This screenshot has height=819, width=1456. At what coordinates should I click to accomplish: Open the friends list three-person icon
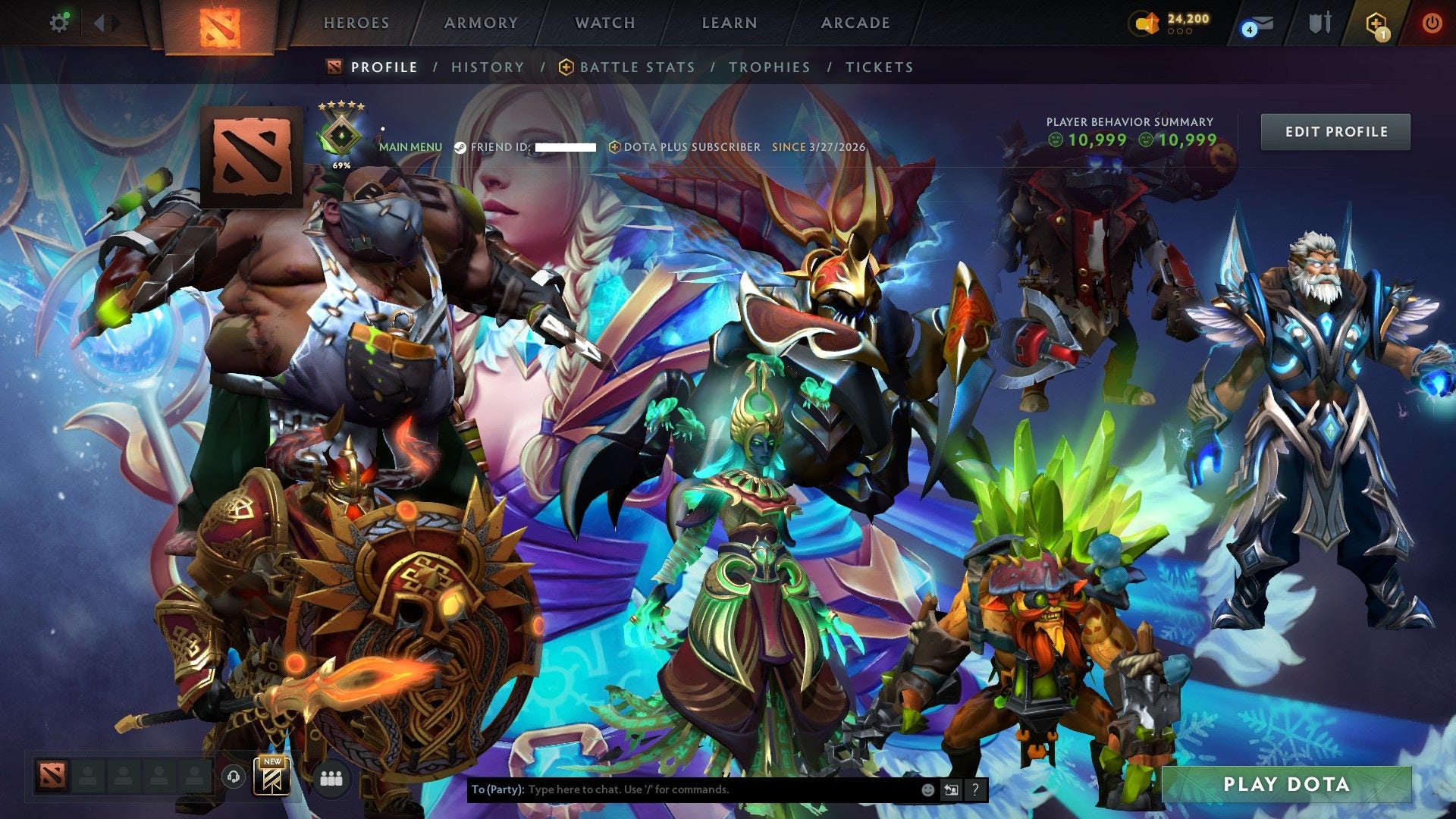coord(331,777)
